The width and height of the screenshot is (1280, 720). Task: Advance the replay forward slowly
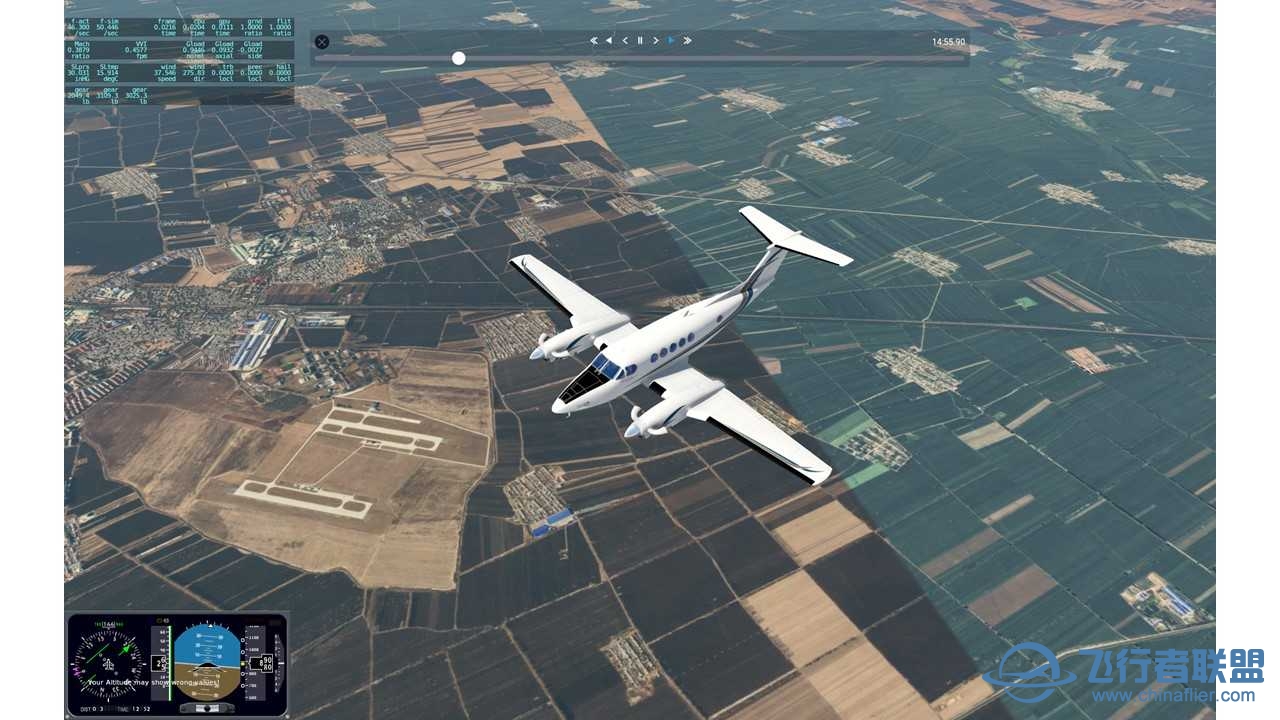(x=655, y=40)
